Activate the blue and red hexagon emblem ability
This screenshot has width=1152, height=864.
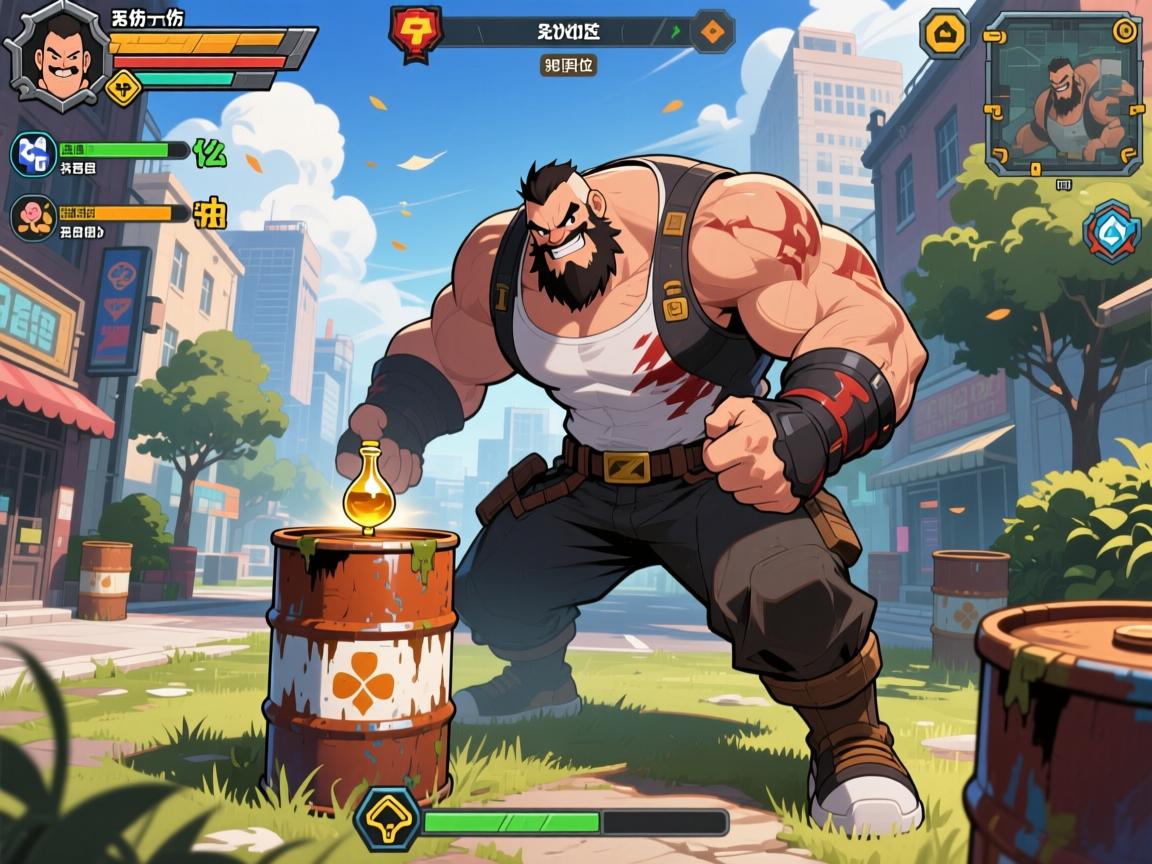(1112, 232)
